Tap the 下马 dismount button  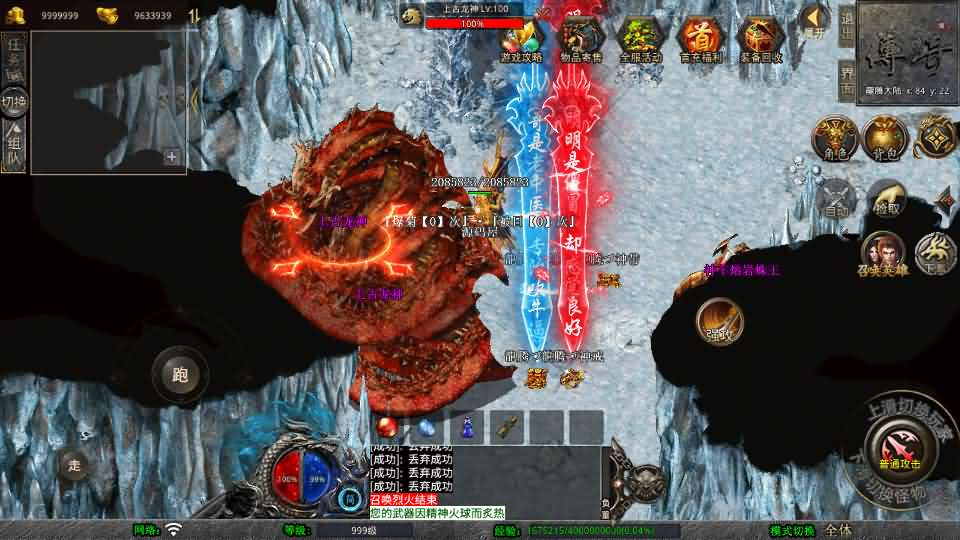click(936, 253)
